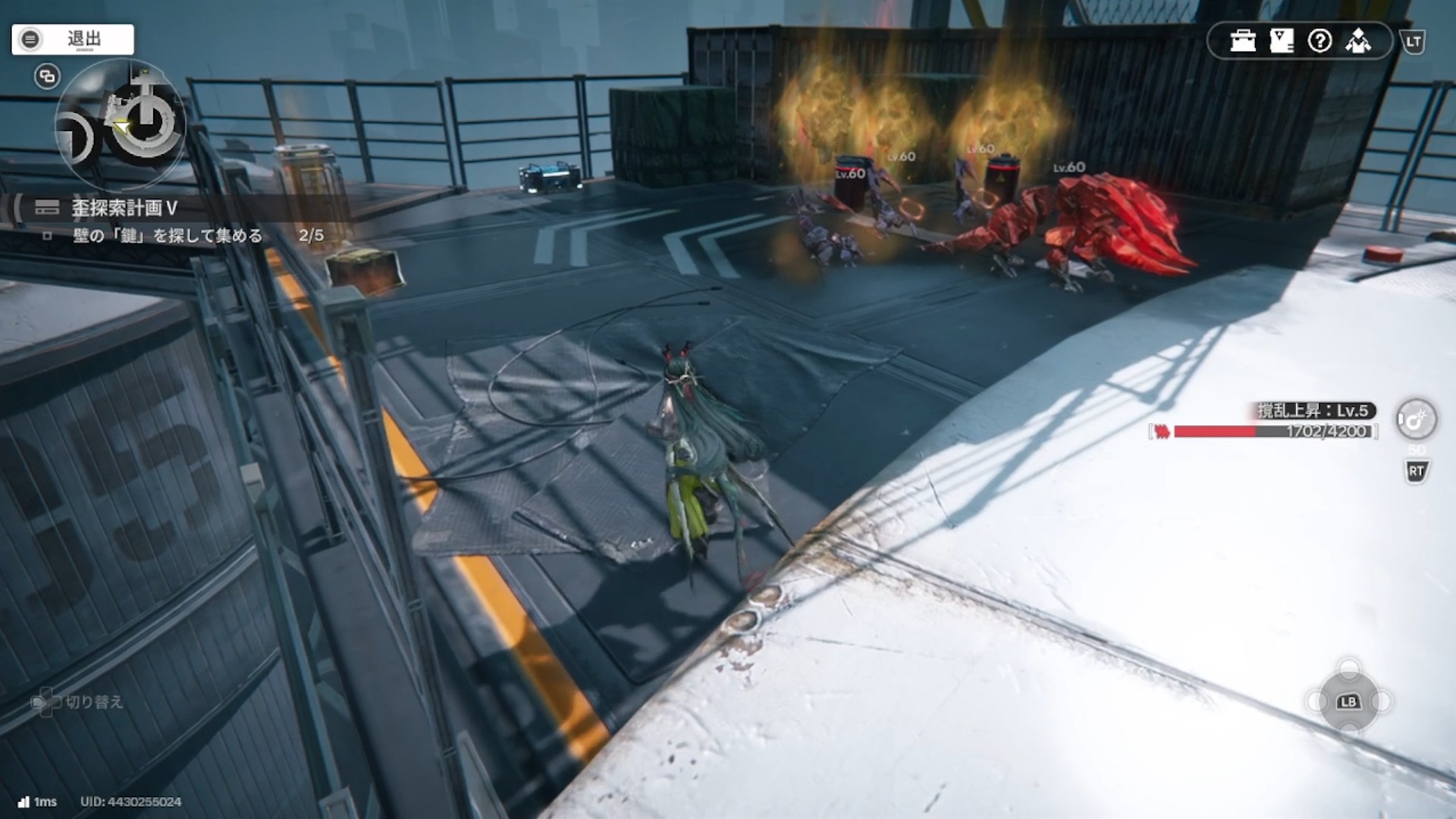Activate the bomb gadget skill icon

coord(1416,419)
